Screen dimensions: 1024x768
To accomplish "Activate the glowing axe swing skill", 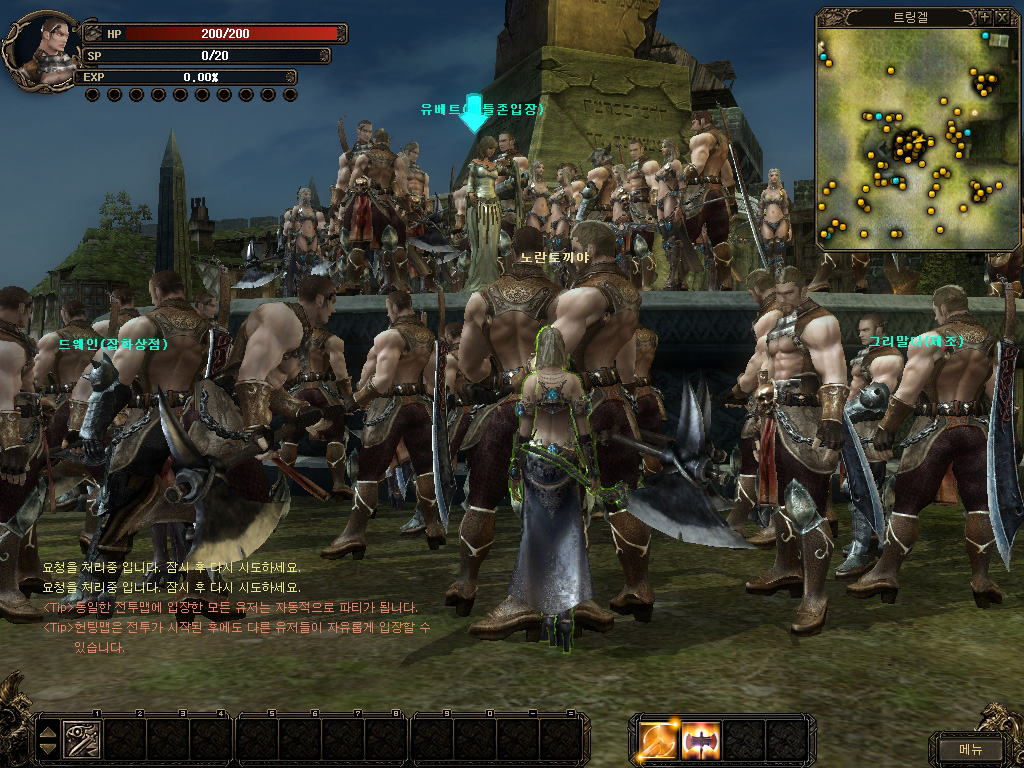I will (660, 740).
